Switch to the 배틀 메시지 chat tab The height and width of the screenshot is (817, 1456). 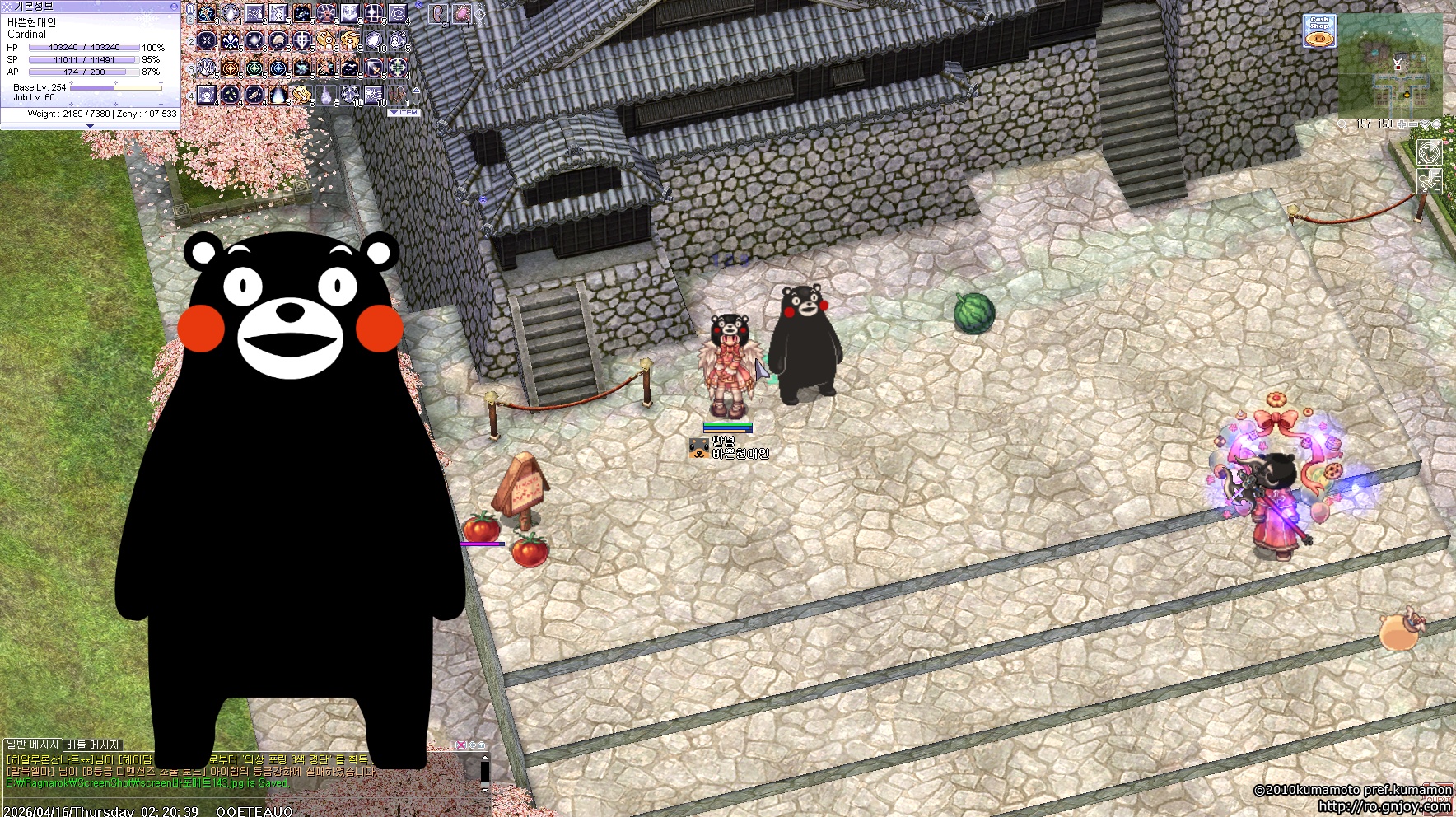tap(93, 745)
